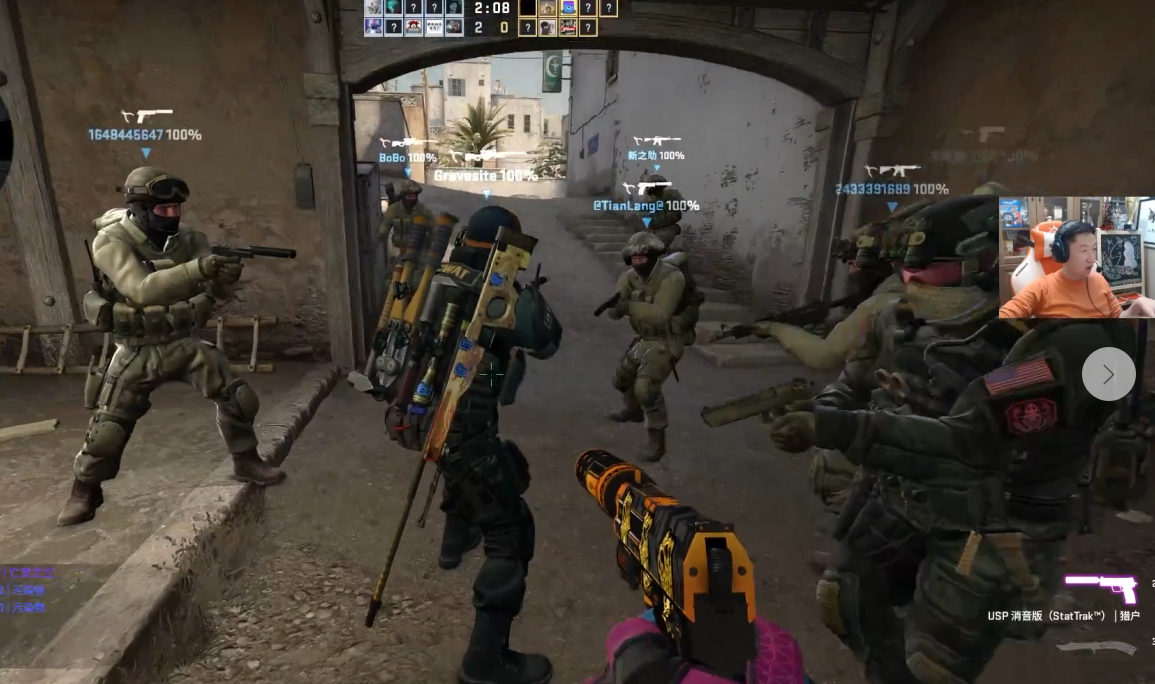Image resolution: width=1155 pixels, height=684 pixels.
Task: Select the USP silenced pistol weapon icon
Action: [1100, 588]
